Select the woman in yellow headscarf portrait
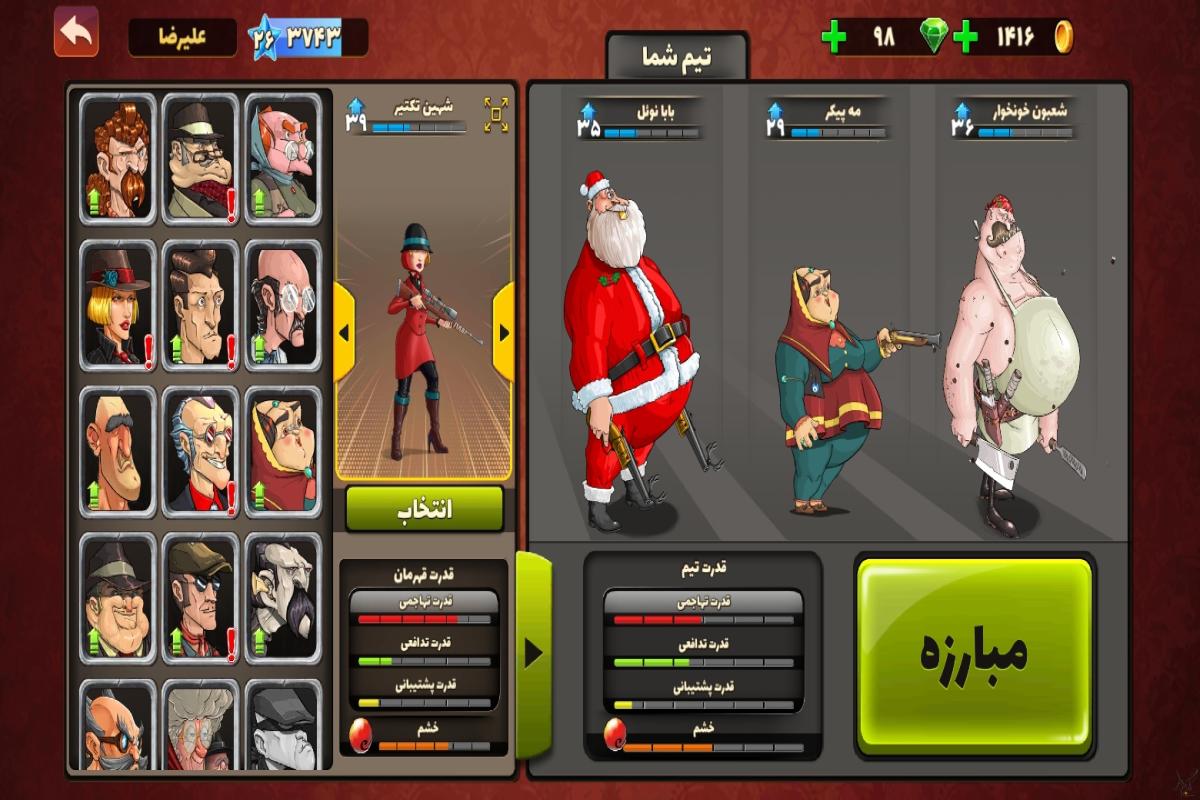The width and height of the screenshot is (1200, 800). [x=283, y=452]
